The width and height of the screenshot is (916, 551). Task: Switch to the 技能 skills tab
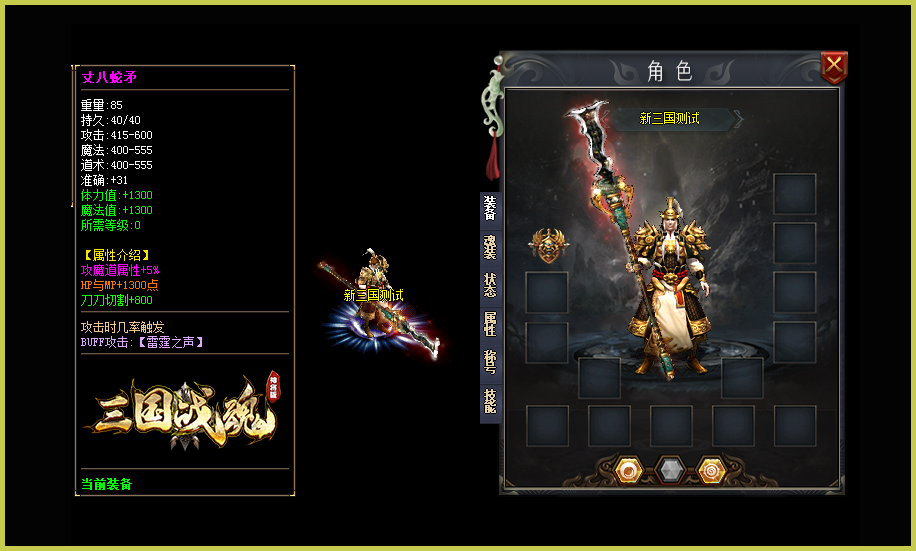tap(490, 399)
